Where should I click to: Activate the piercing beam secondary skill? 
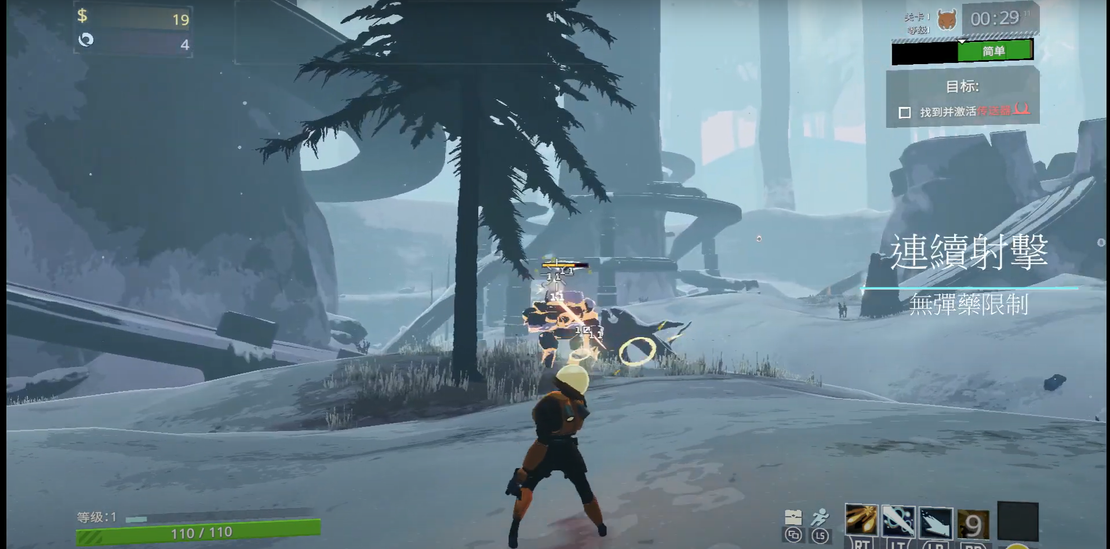[x=898, y=520]
